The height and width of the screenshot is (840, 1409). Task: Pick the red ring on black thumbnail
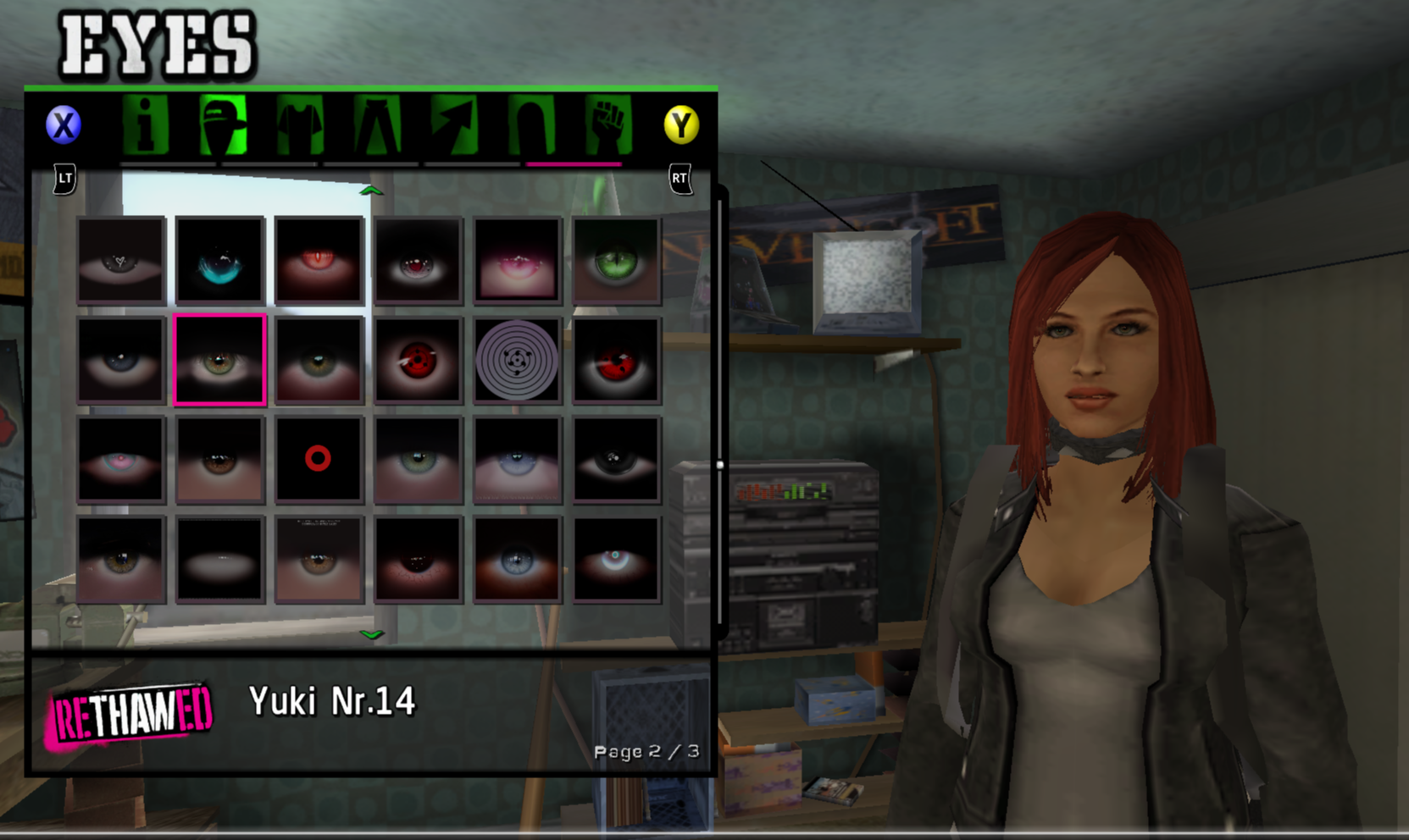pyautogui.click(x=319, y=459)
